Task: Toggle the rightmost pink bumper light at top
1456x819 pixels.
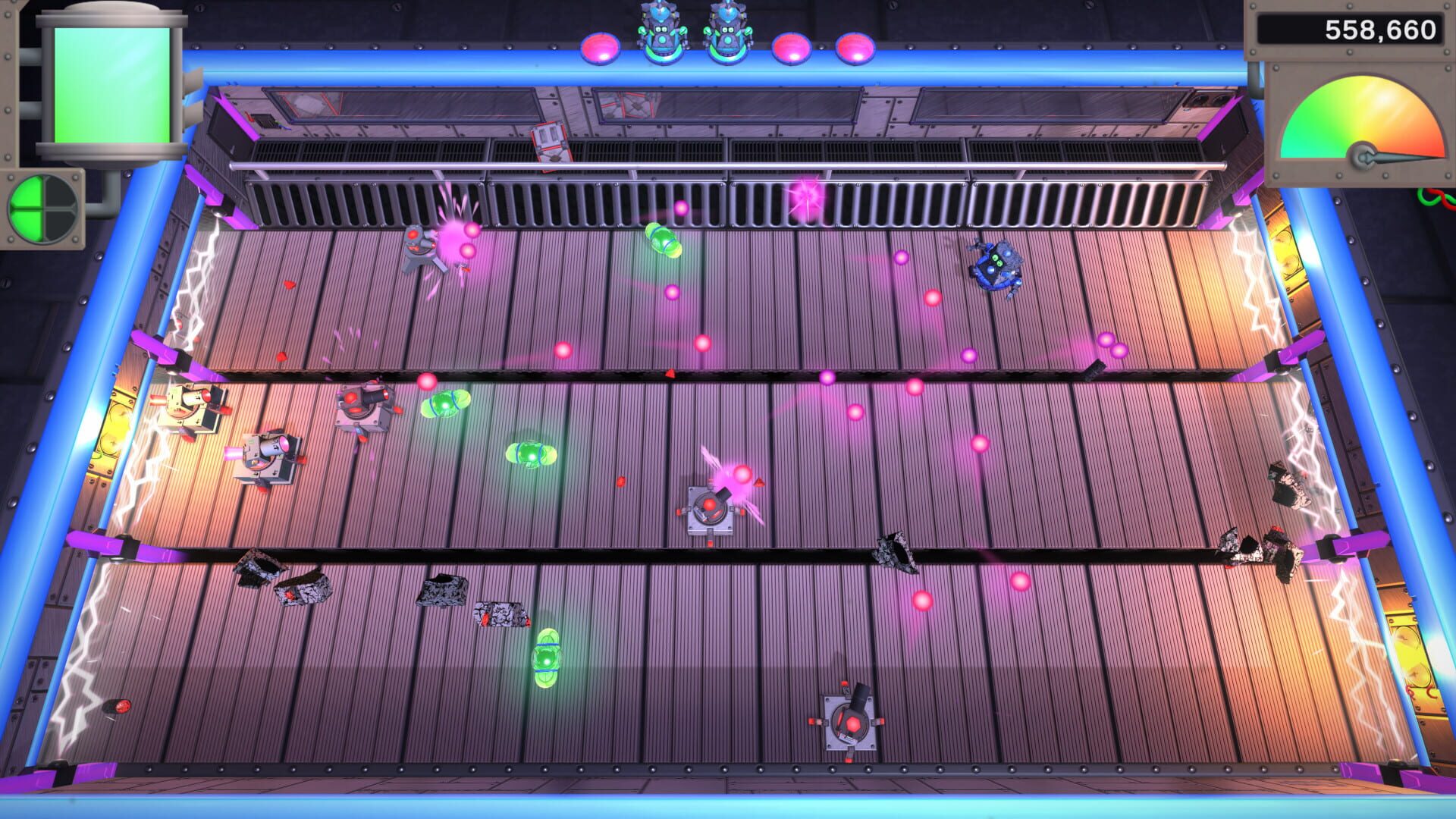Action: coord(853,47)
